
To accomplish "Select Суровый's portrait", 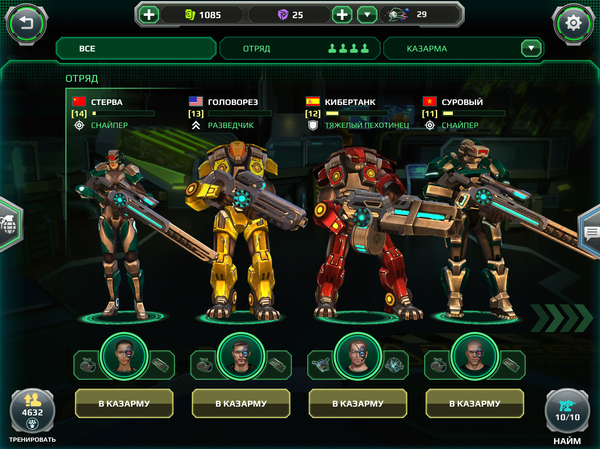I will [474, 355].
